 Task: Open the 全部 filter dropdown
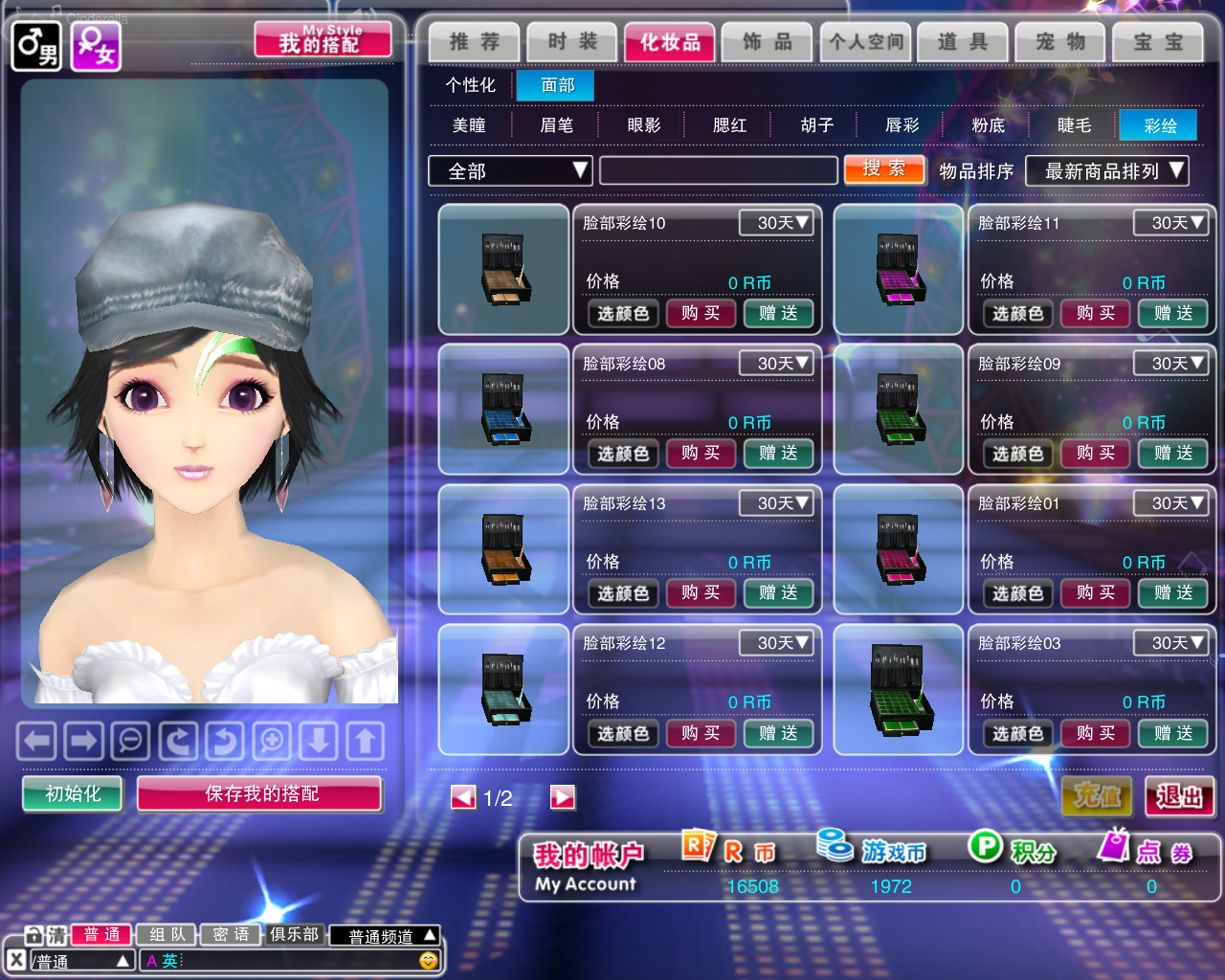click(509, 171)
